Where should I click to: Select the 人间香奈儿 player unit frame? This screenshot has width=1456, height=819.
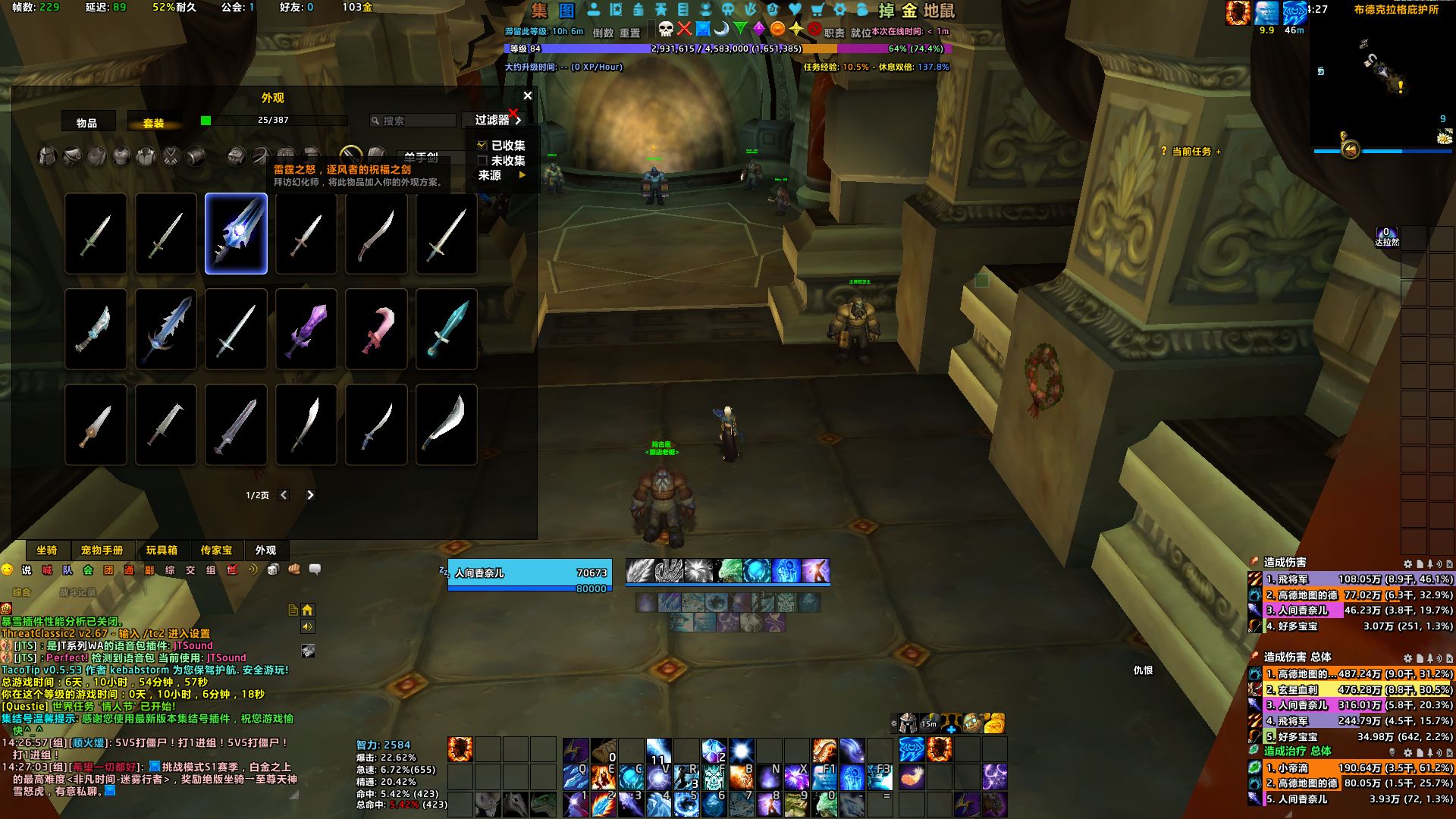[x=528, y=573]
